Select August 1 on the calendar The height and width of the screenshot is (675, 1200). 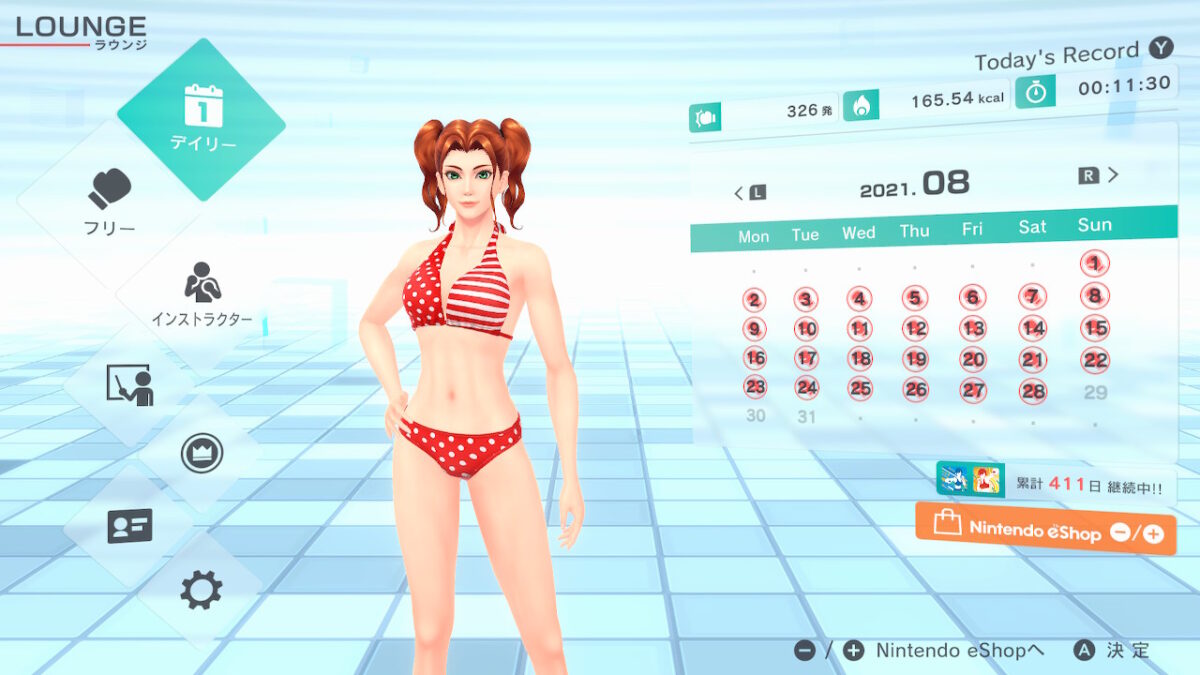tap(1095, 264)
